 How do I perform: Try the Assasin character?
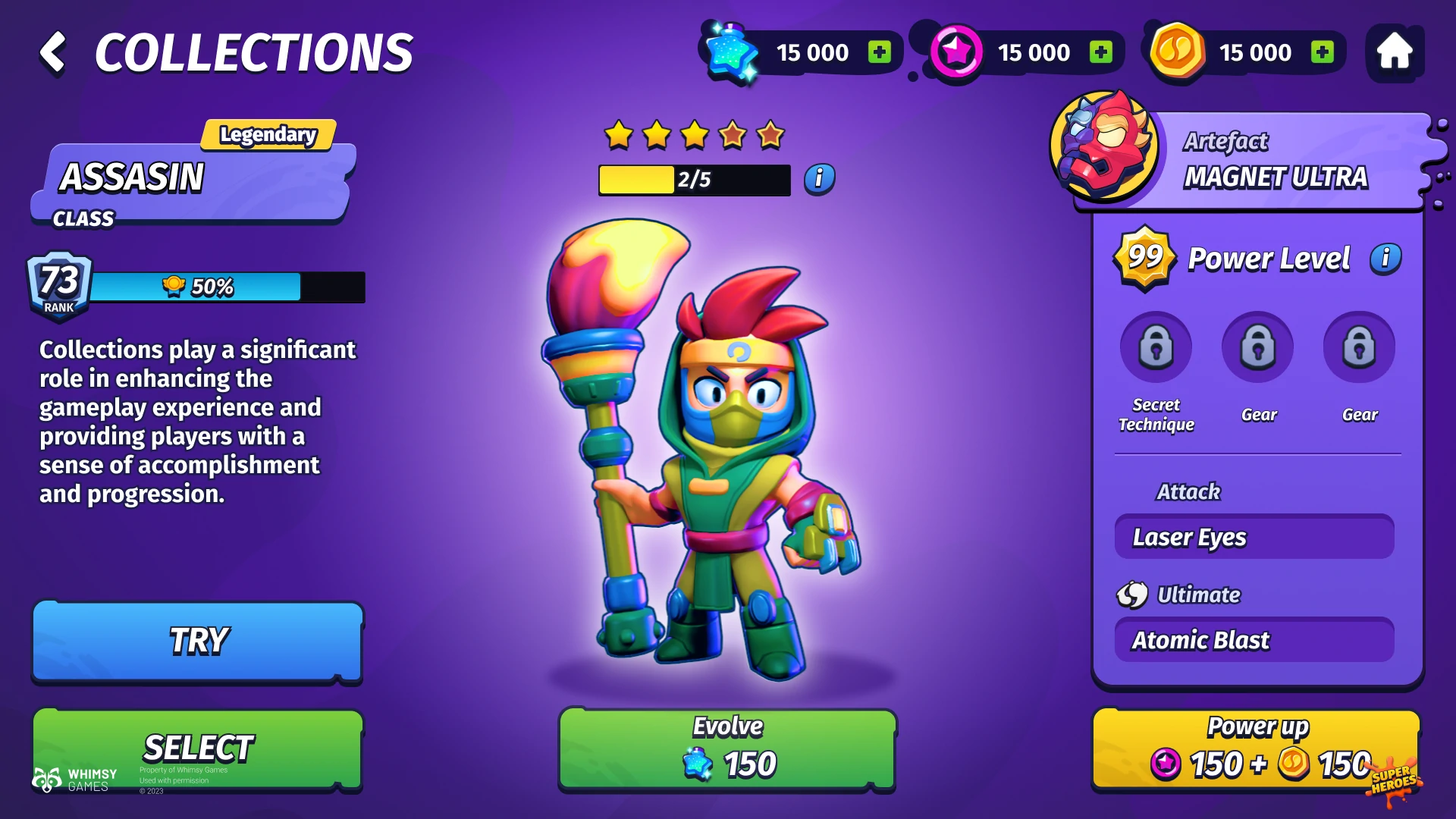pos(197,642)
